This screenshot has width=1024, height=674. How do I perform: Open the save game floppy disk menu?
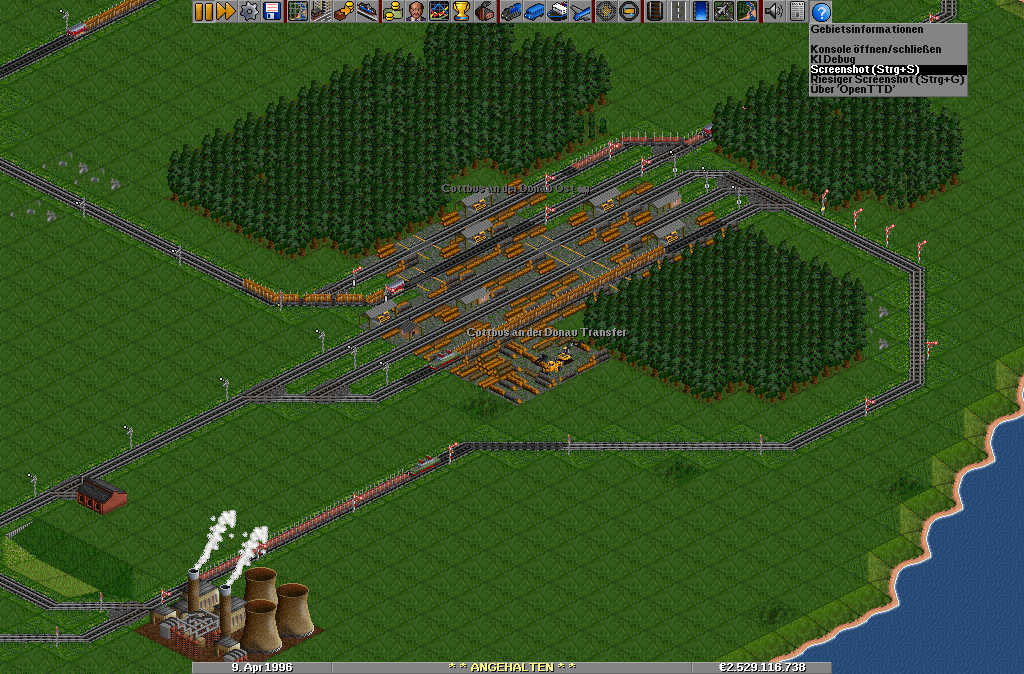coord(271,12)
